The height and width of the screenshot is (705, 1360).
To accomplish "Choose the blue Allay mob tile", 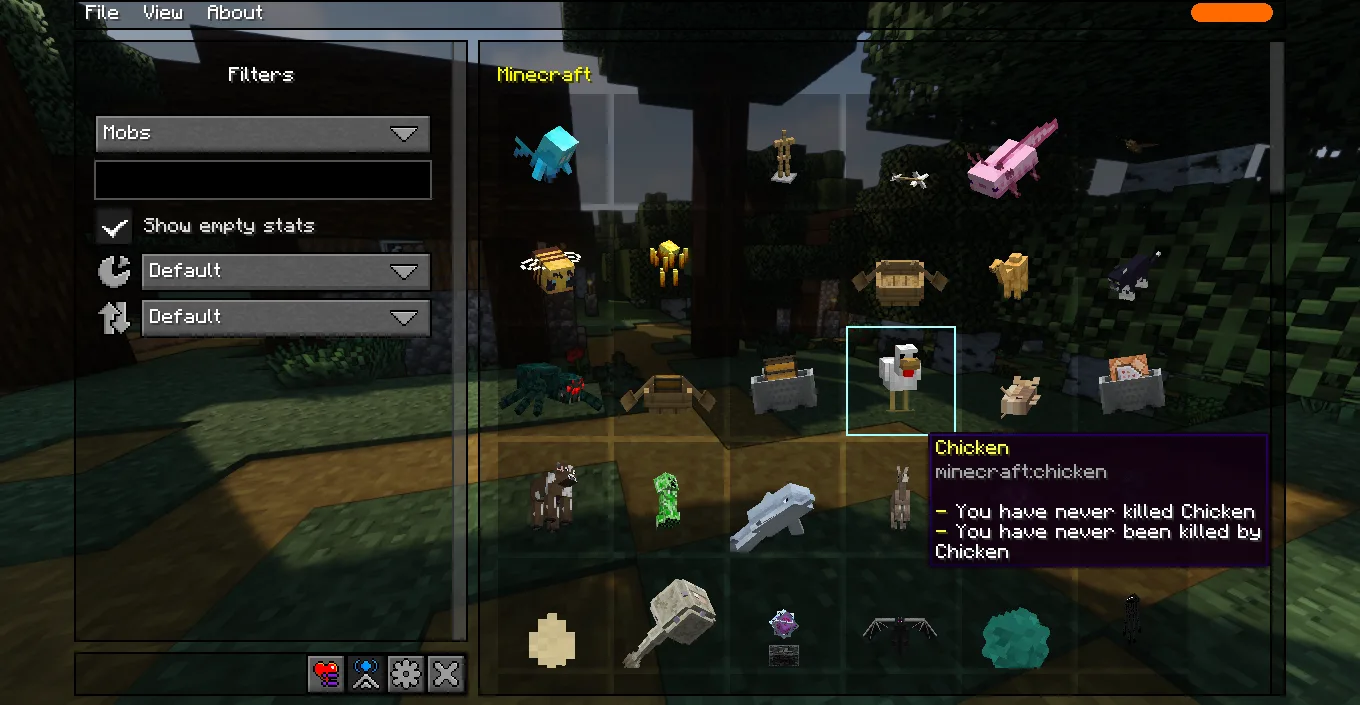I will tap(547, 154).
